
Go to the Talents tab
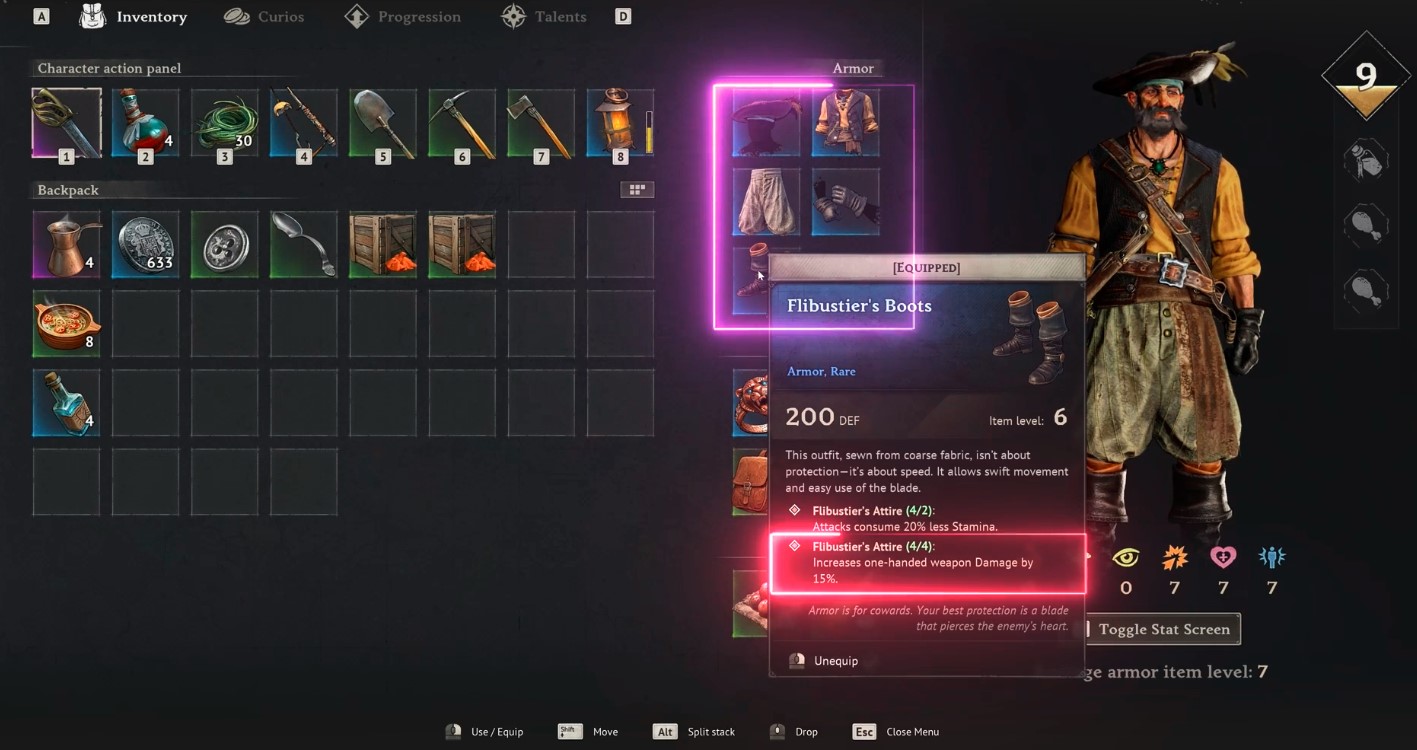click(x=546, y=17)
